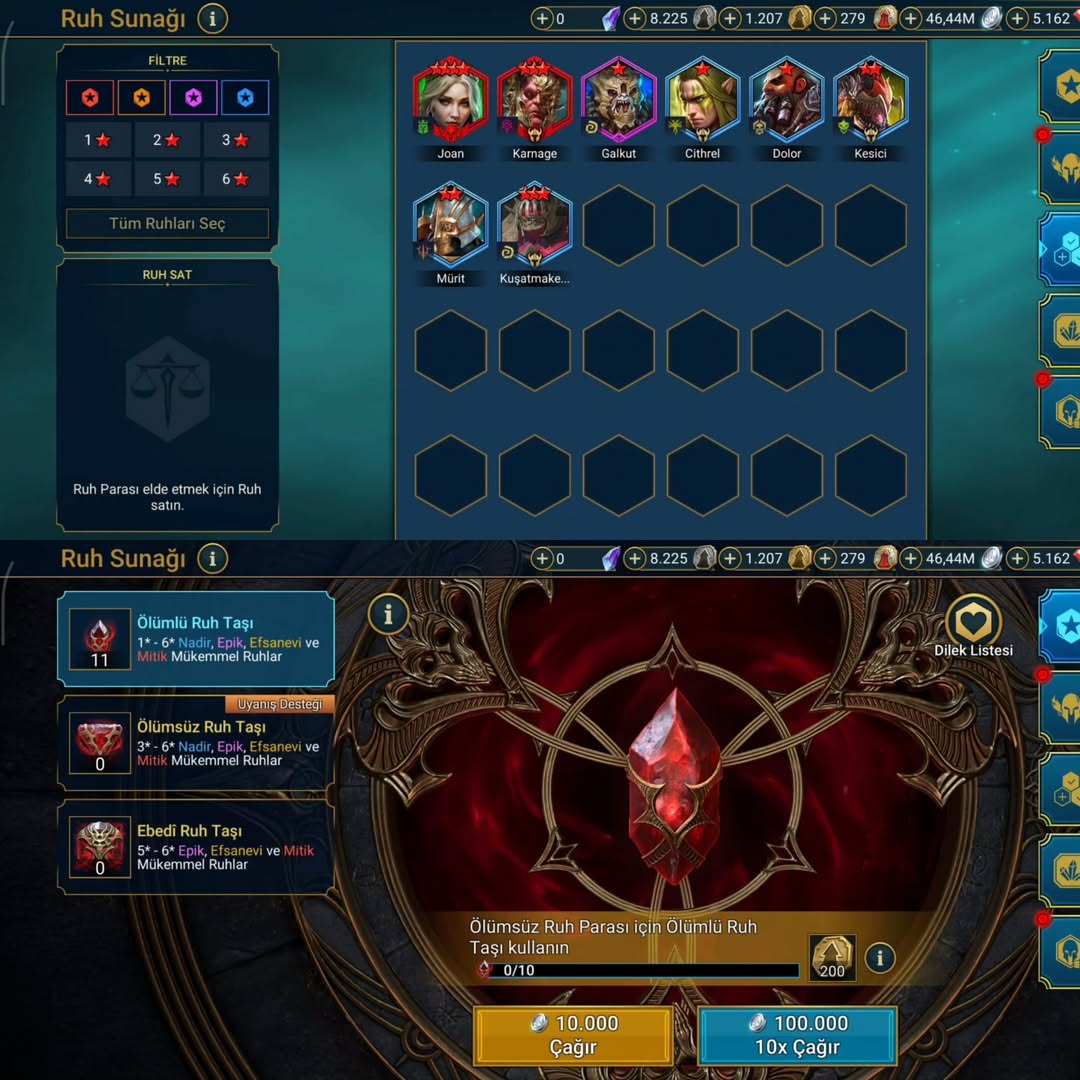
Task: Summon once with the 10.000 Çağır button
Action: (x=573, y=1035)
